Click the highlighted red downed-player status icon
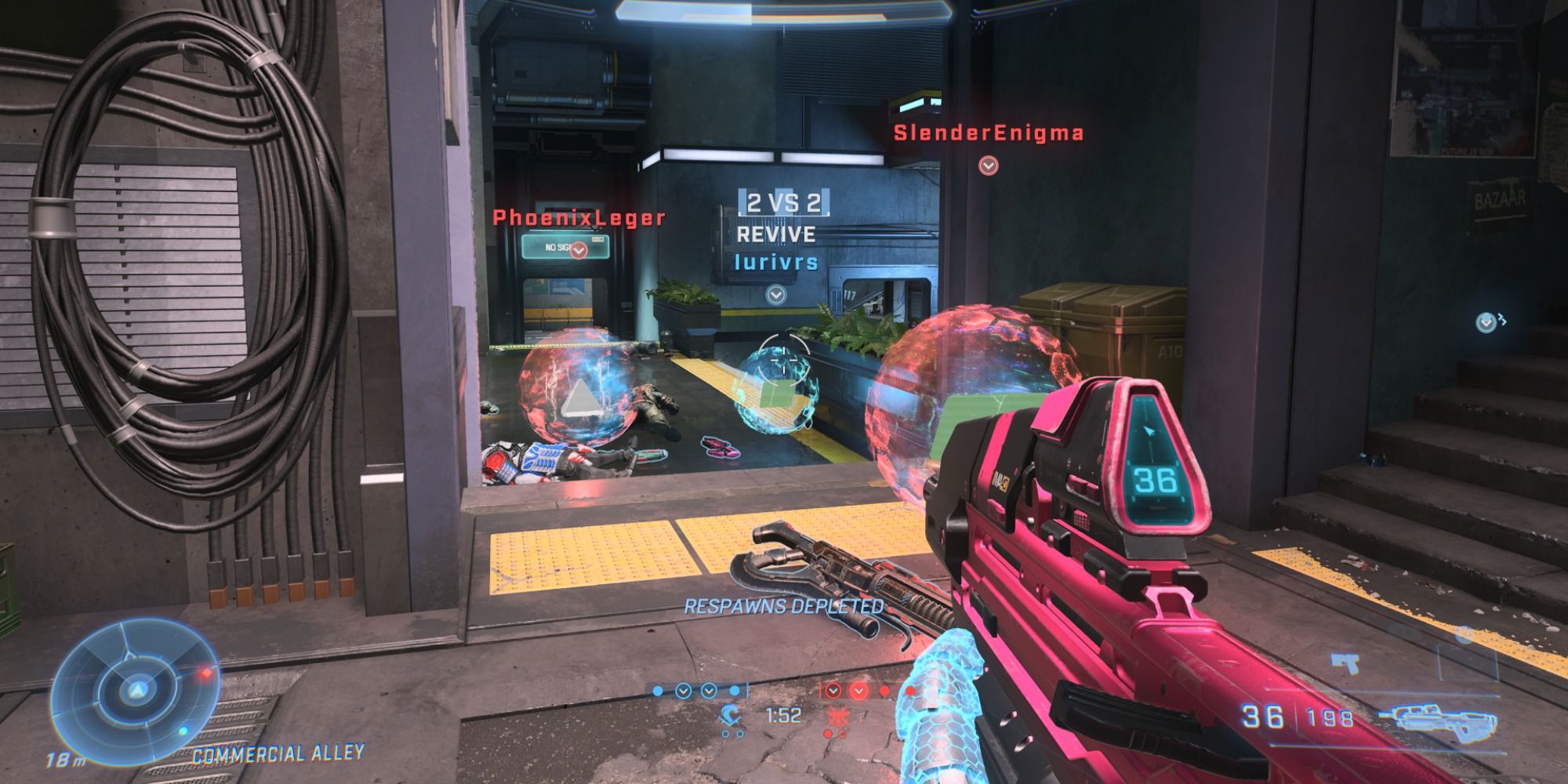Screen dimensions: 1568x784 click(x=859, y=691)
